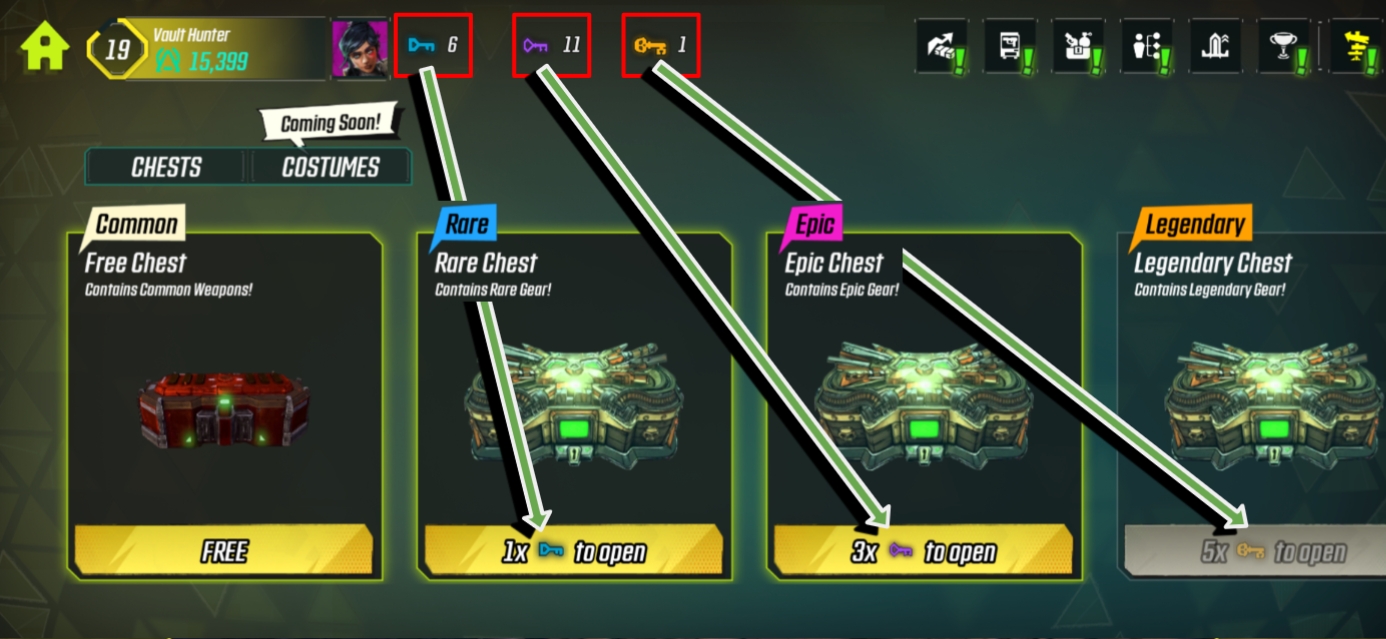Screen dimensions: 1386x639
Task: Switch to the Costumes tab
Action: click(x=330, y=167)
